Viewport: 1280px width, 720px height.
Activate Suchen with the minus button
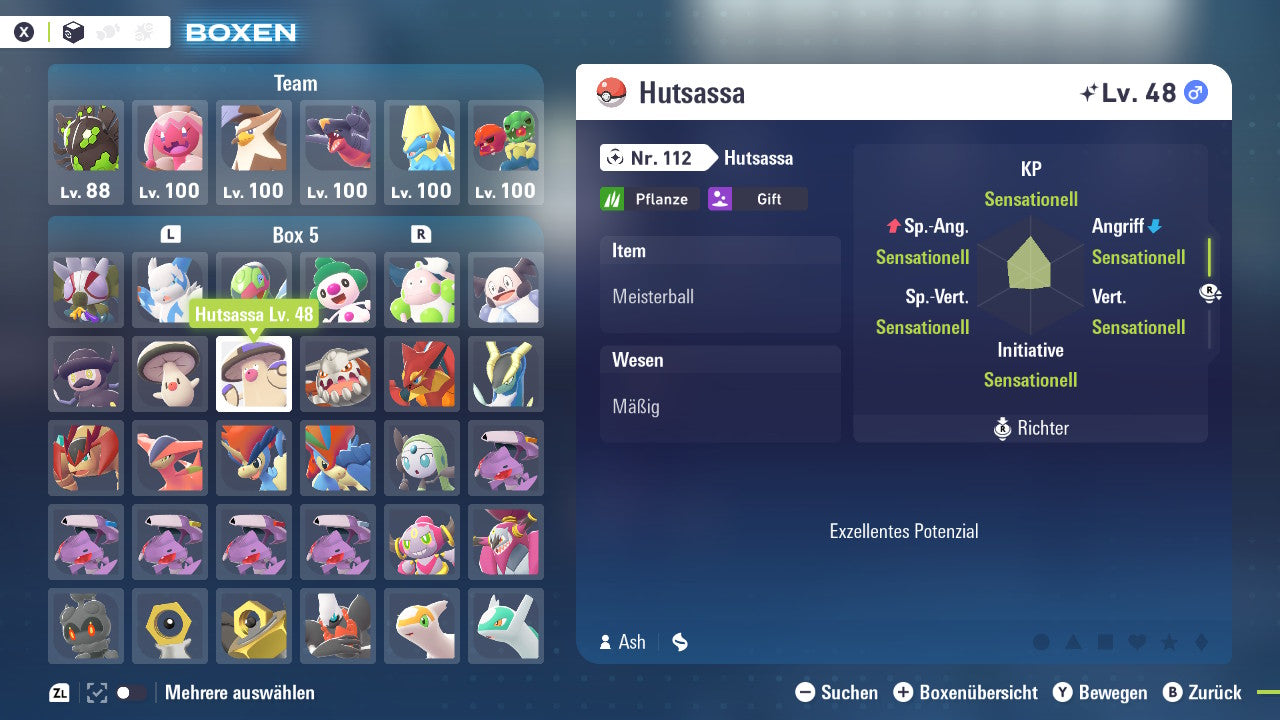(805, 692)
